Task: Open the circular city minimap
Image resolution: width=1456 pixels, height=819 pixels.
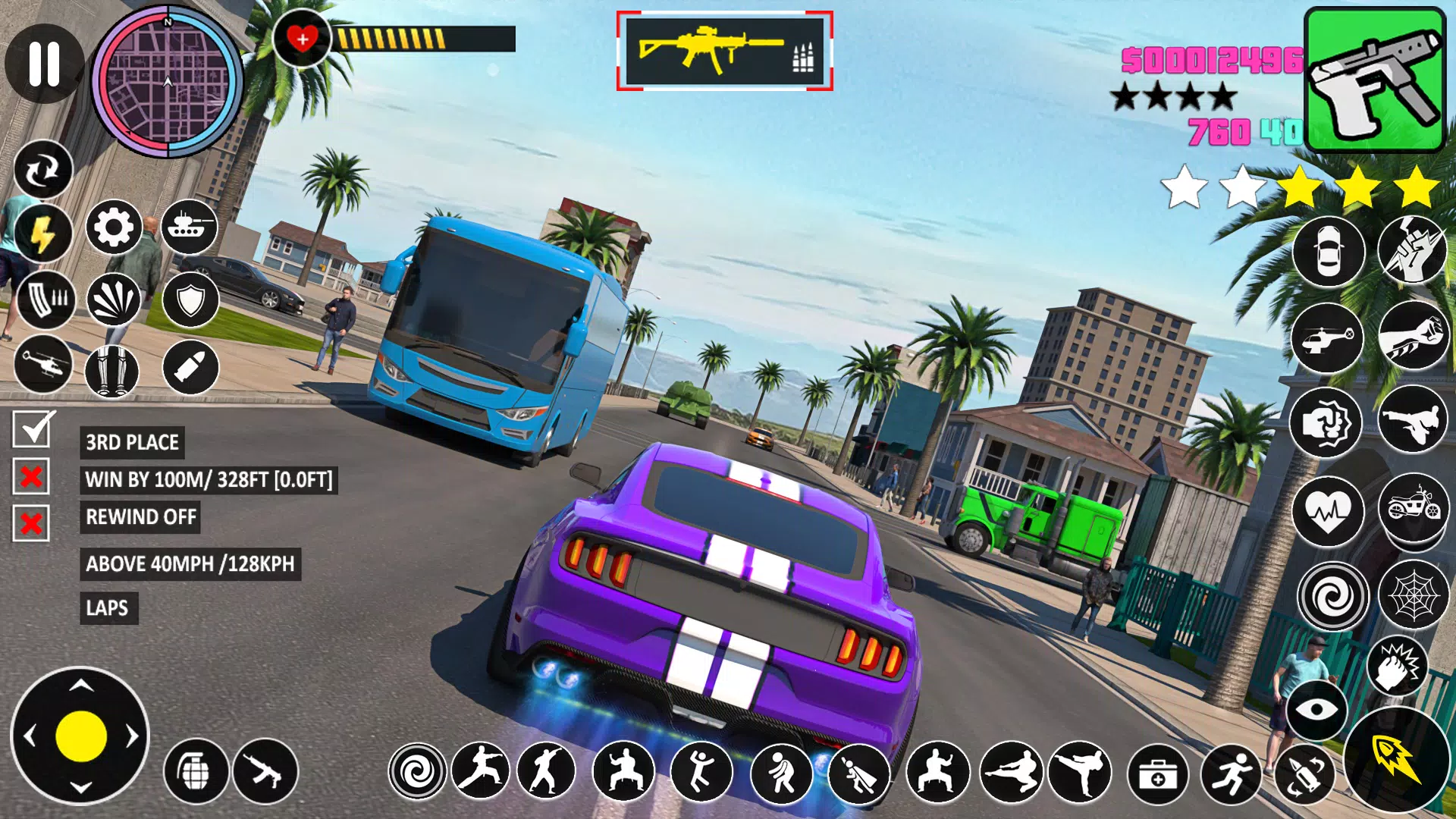Action: click(168, 82)
